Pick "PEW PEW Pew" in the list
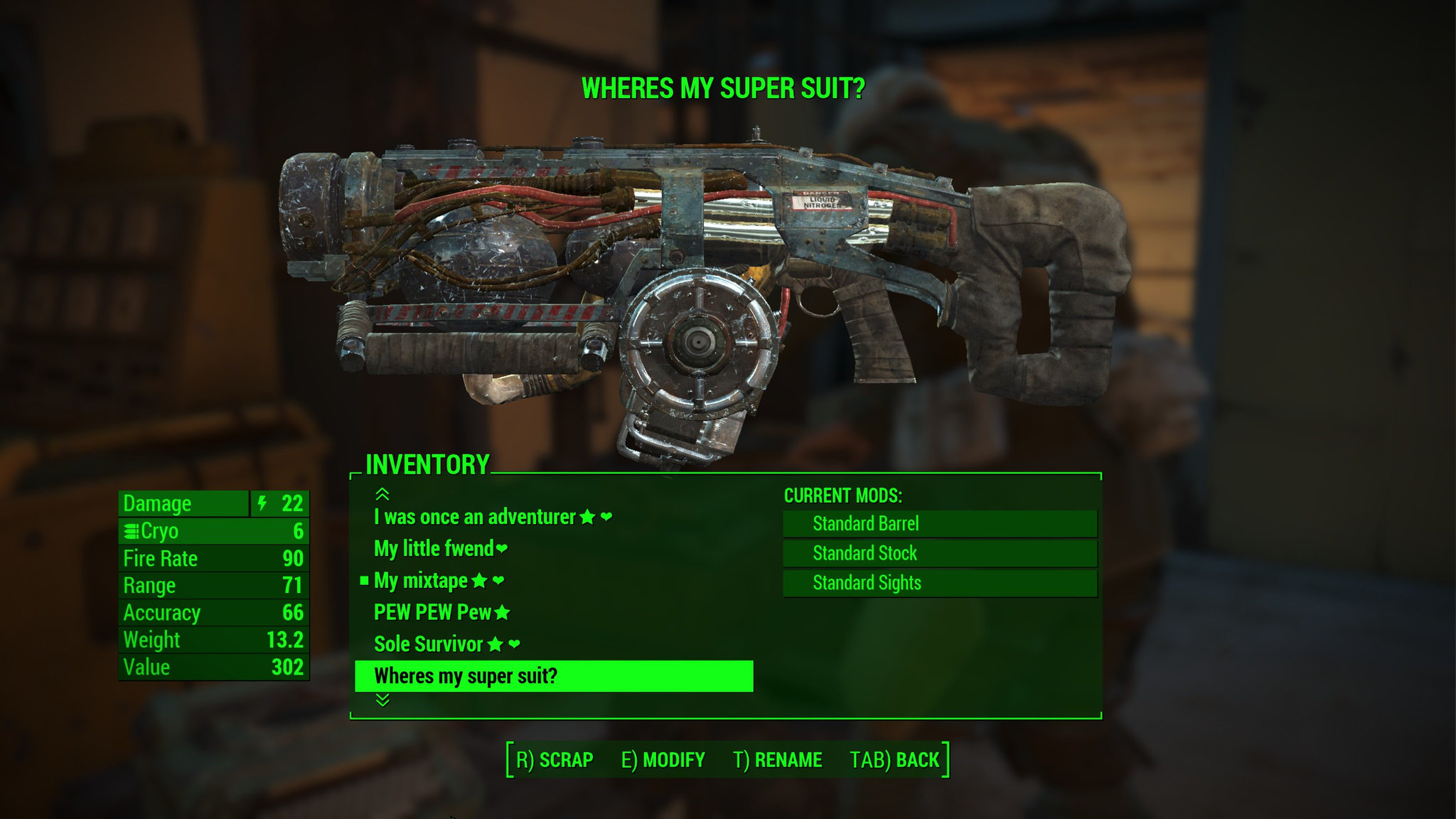1456x819 pixels. click(432, 612)
